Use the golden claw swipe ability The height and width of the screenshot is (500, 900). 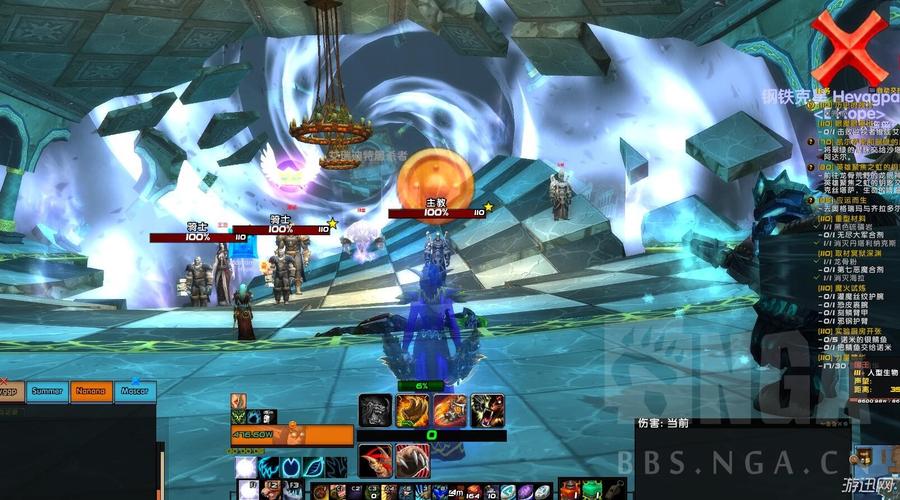click(x=412, y=409)
